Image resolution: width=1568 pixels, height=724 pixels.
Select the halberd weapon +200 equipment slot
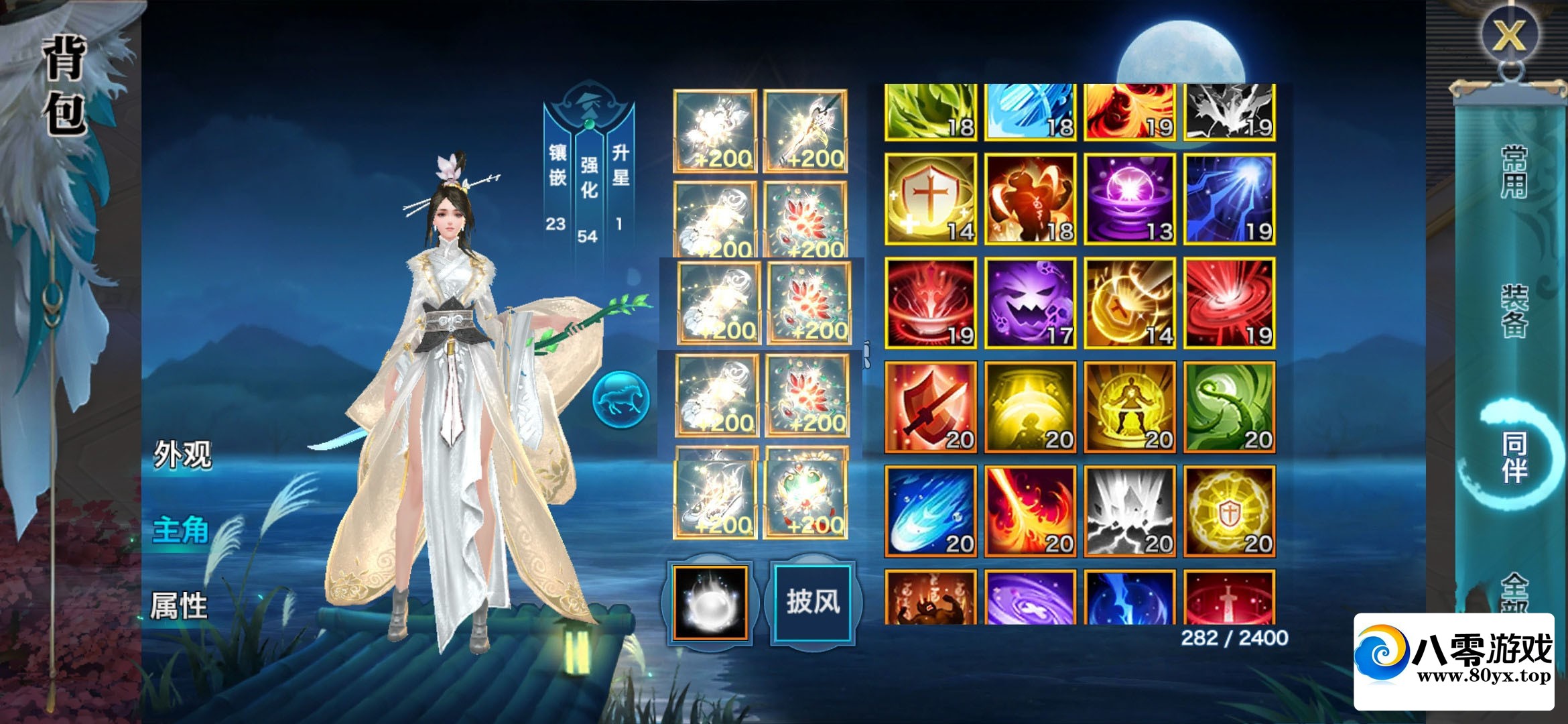(805, 131)
